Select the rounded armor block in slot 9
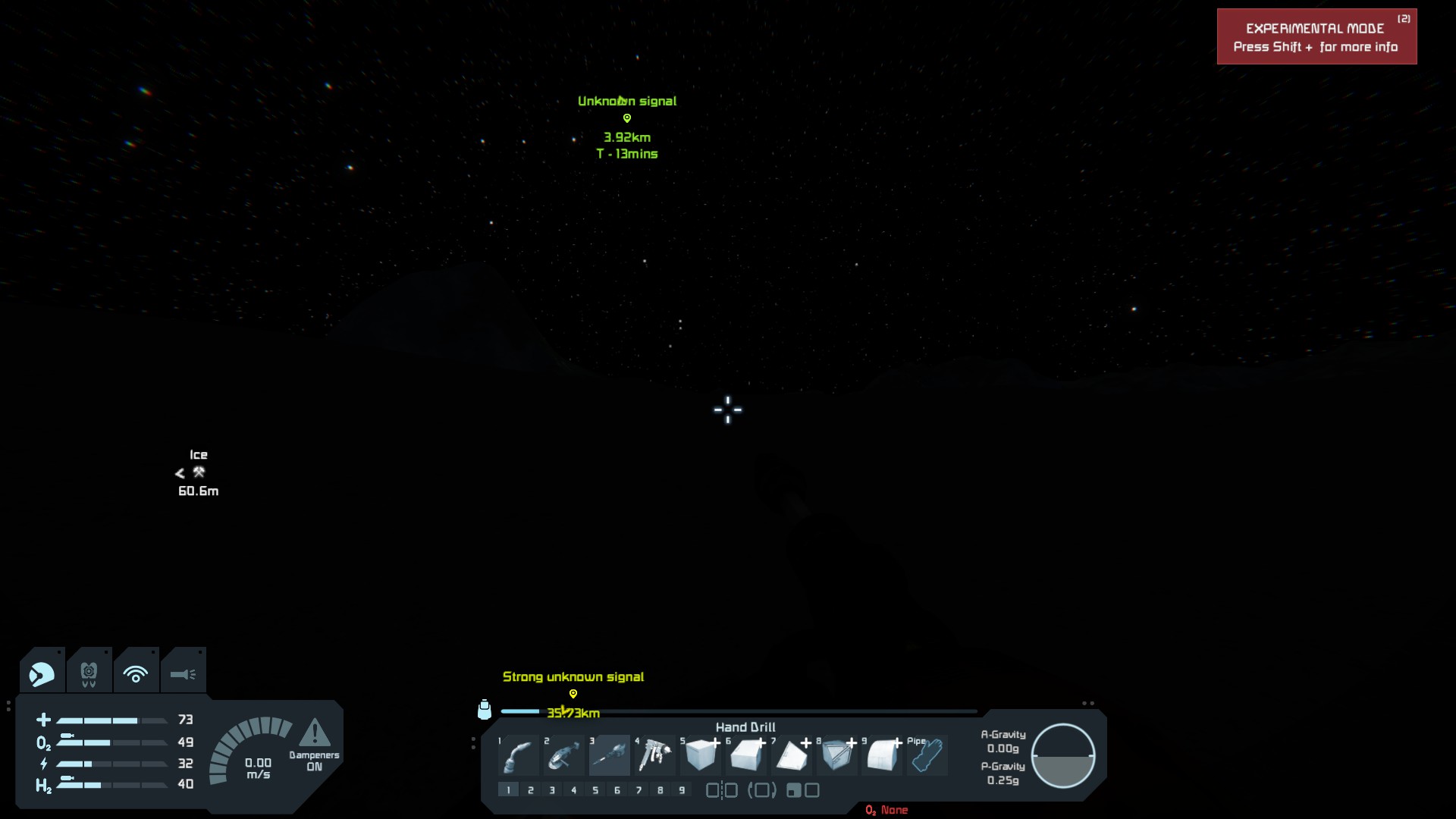This screenshot has height=819, width=1456. click(883, 755)
